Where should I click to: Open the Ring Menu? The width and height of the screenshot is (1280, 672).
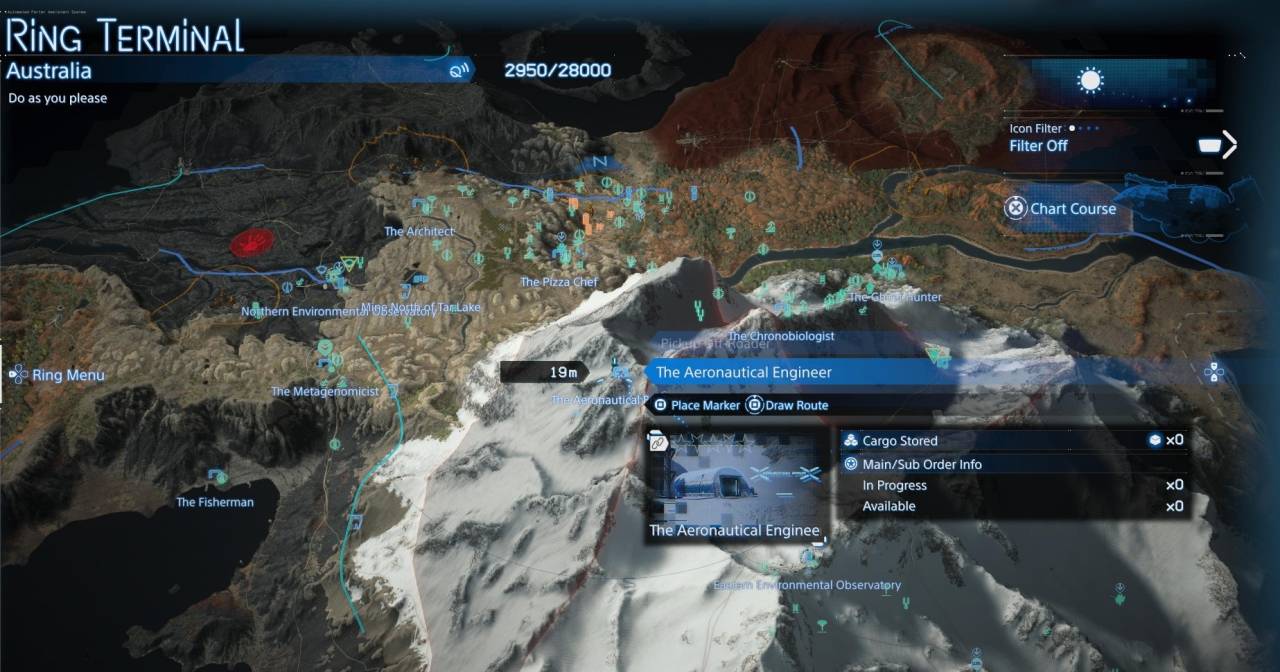tap(59, 376)
